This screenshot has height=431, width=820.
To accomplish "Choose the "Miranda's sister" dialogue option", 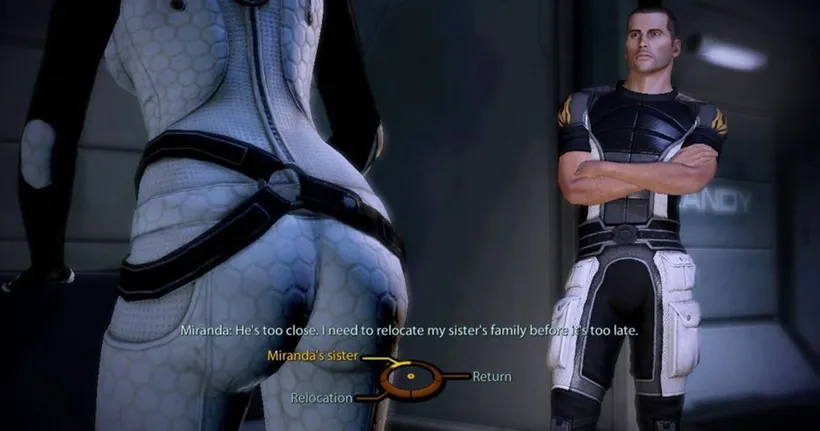I will coord(312,355).
